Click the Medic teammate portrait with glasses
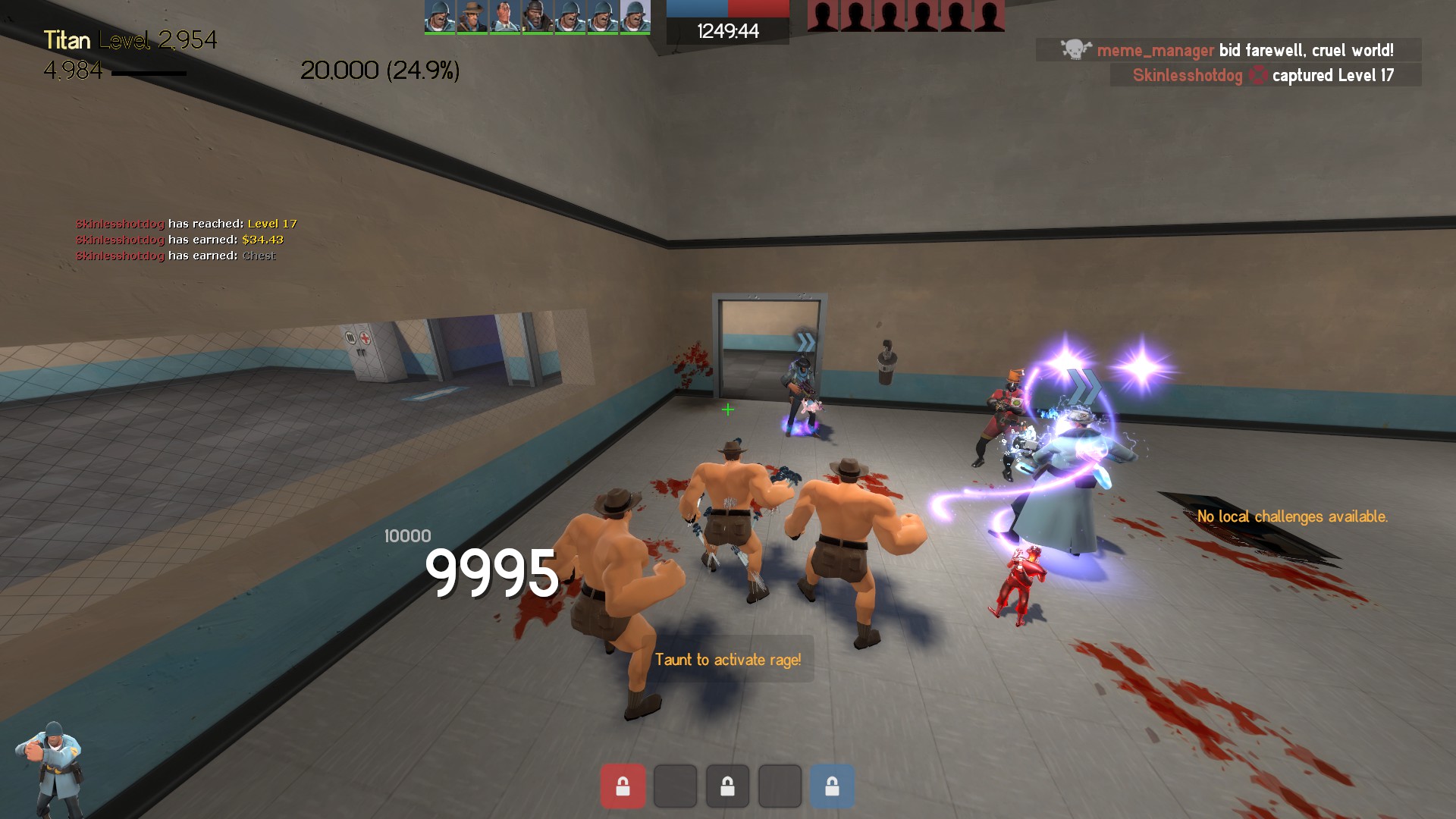 point(504,17)
